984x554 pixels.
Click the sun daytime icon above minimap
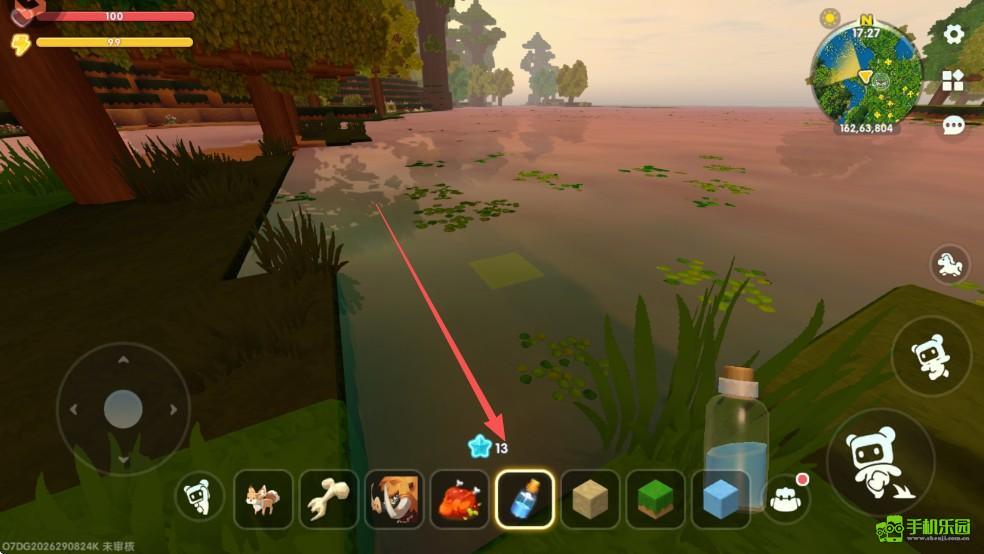point(829,19)
